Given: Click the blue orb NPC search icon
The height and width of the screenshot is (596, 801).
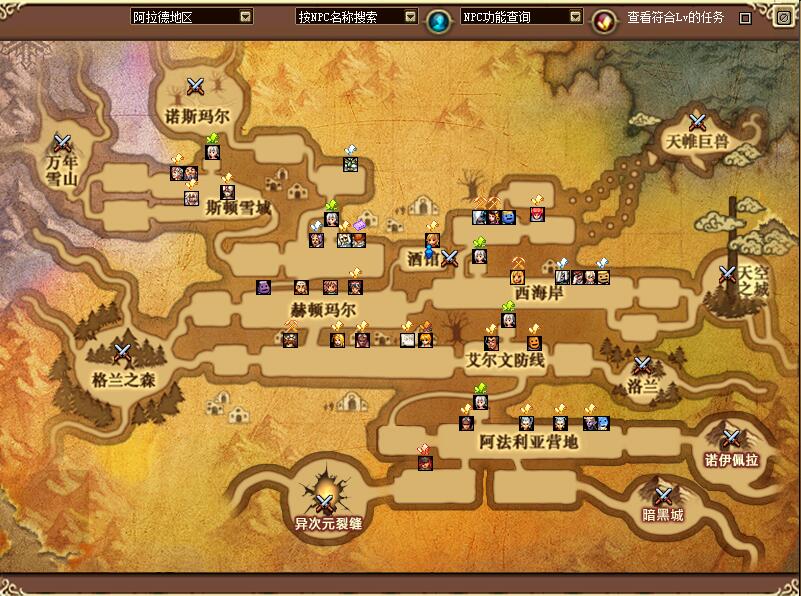Looking at the screenshot, I should [437, 19].
